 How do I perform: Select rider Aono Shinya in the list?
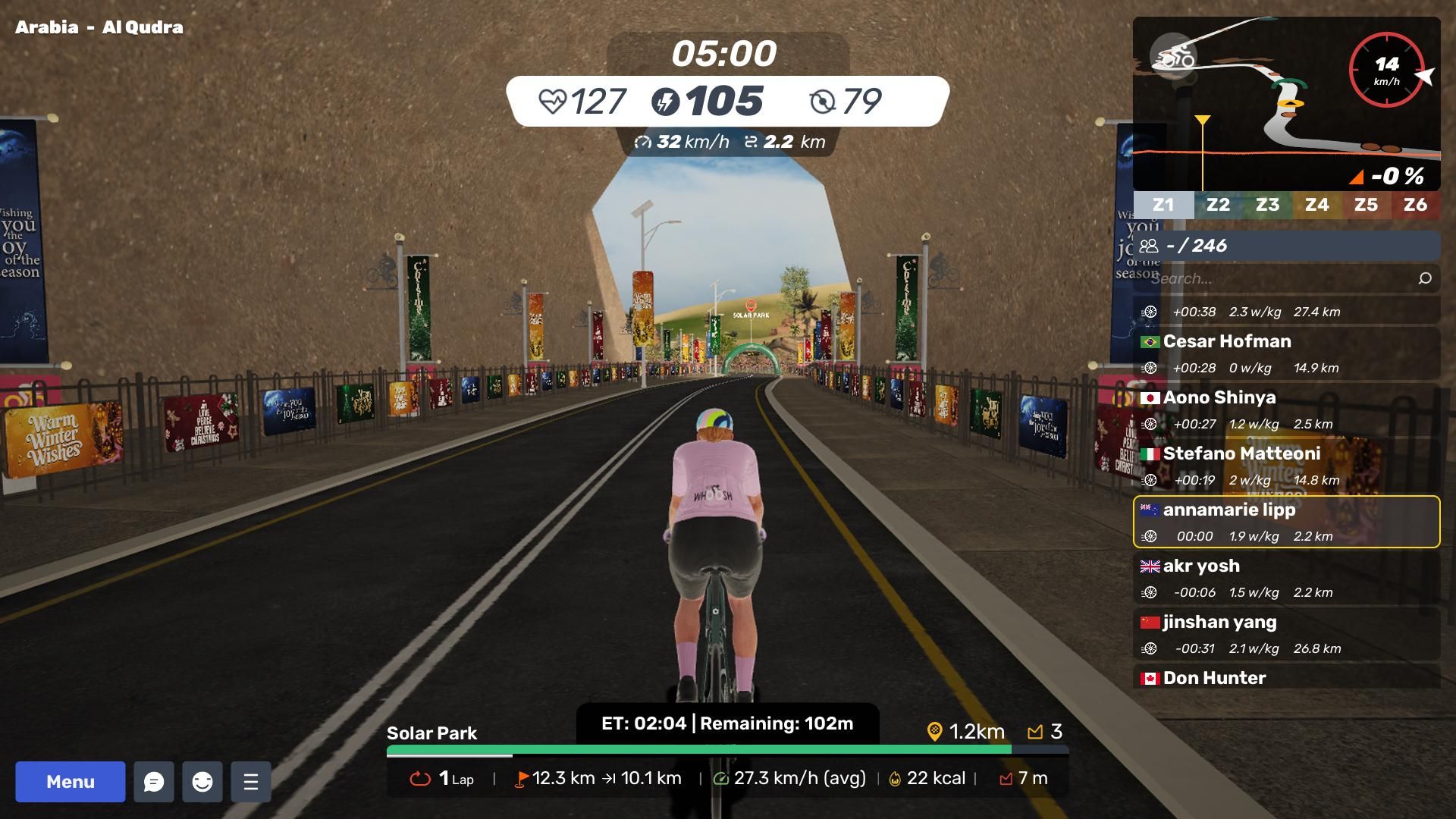click(x=1286, y=409)
